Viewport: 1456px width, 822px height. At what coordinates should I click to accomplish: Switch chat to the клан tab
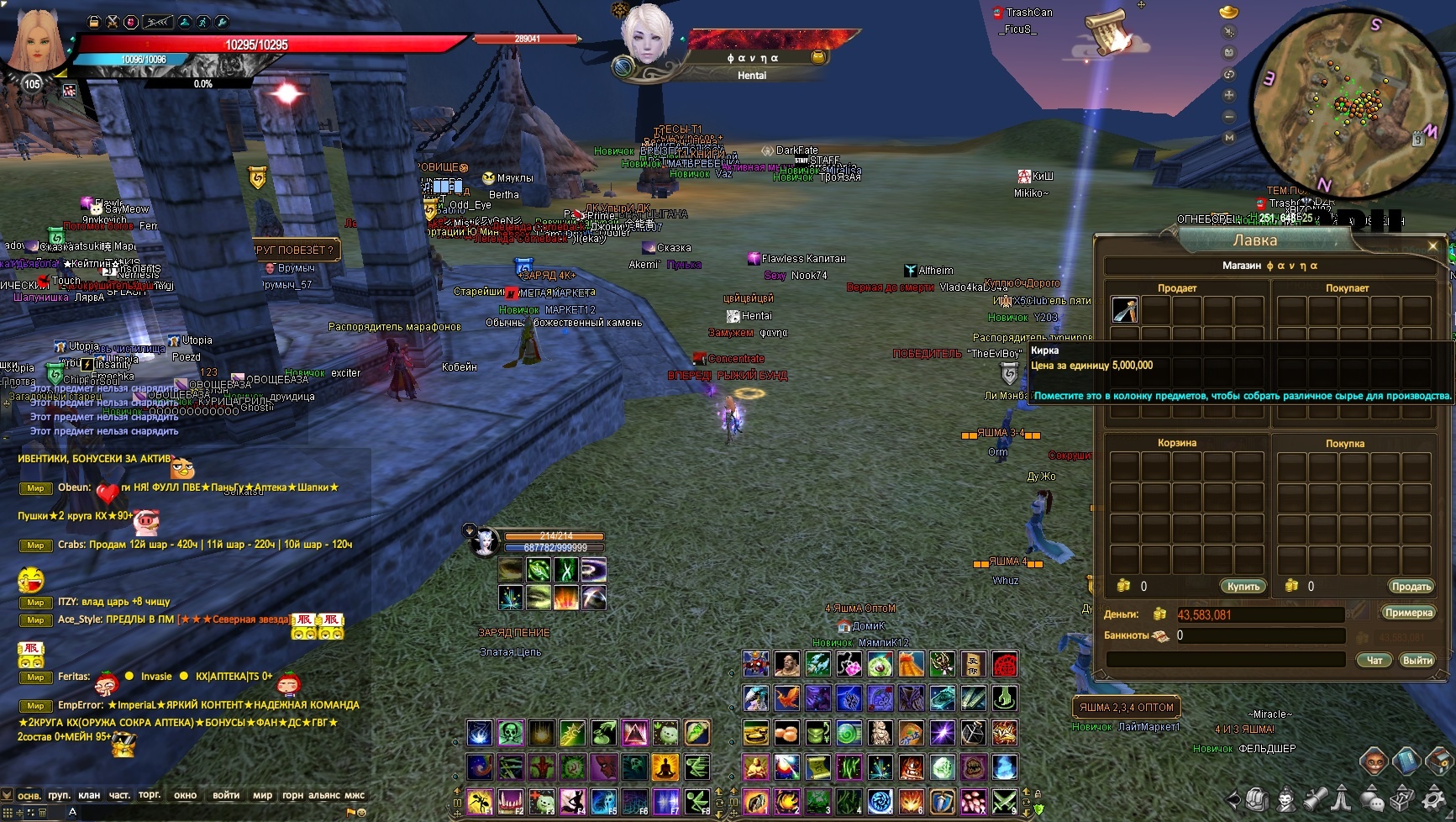pyautogui.click(x=89, y=795)
